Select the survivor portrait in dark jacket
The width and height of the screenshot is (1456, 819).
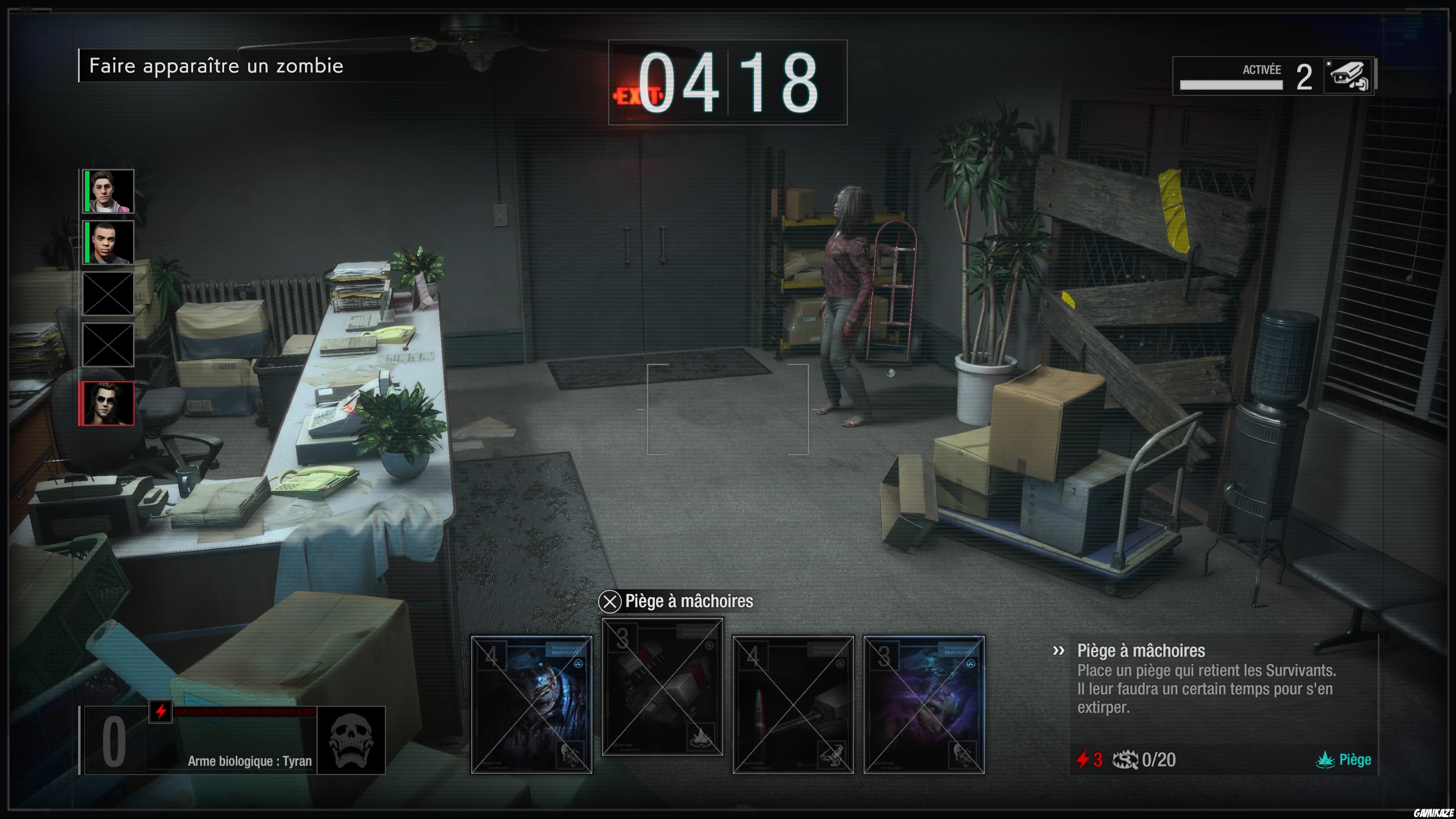(x=108, y=243)
